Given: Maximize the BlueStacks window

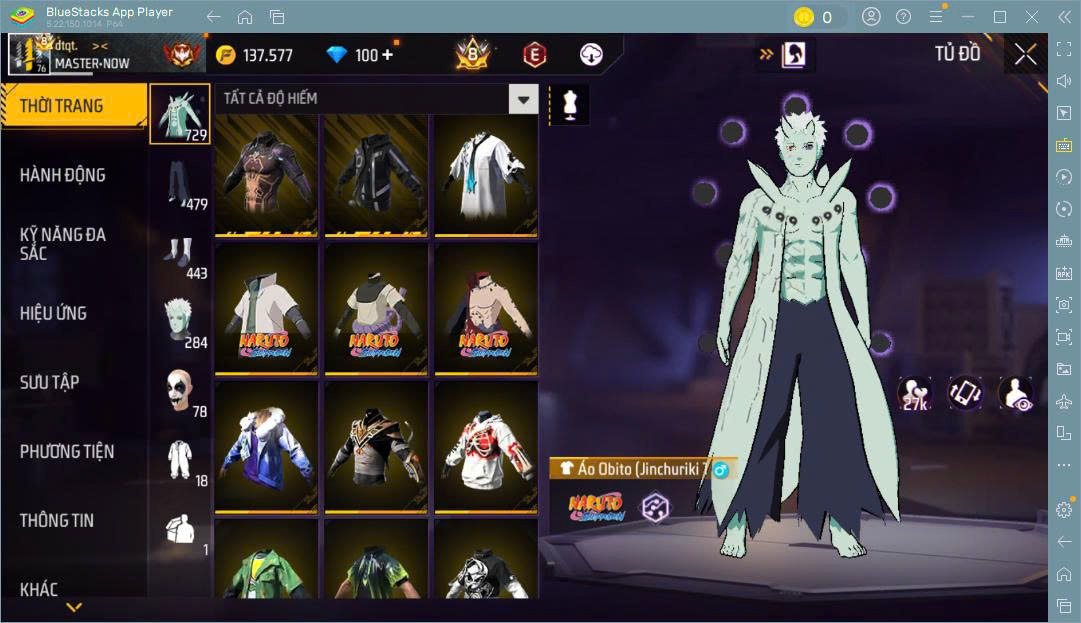Looking at the screenshot, I should 999,17.
